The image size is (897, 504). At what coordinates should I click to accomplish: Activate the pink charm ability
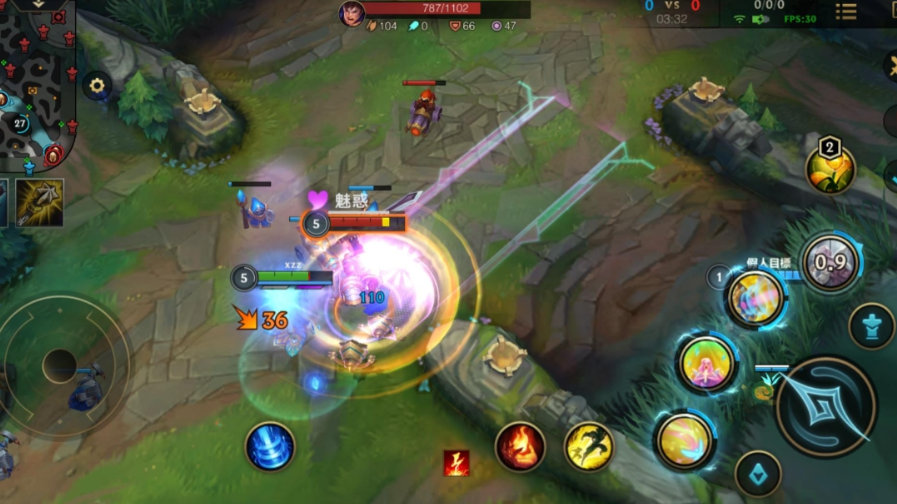(707, 364)
